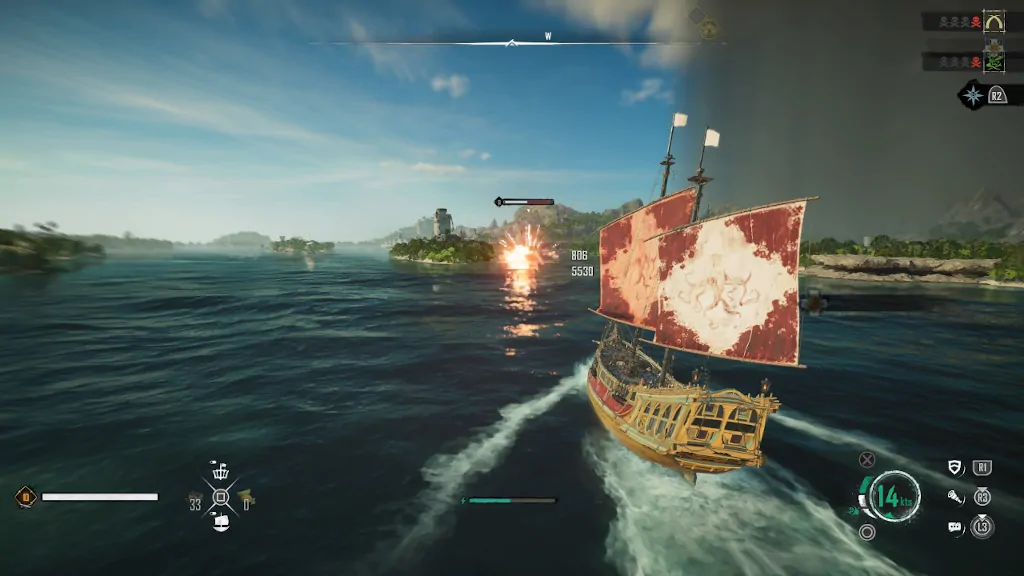Viewport: 1024px width, 576px height.
Task: Click the green marker on the compass bar
Action: click(708, 29)
